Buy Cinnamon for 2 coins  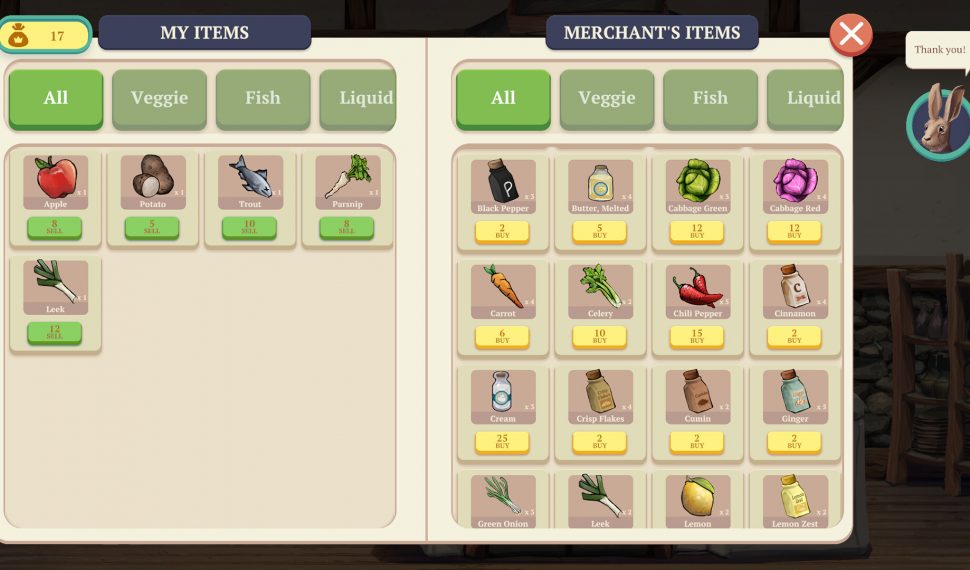click(794, 337)
